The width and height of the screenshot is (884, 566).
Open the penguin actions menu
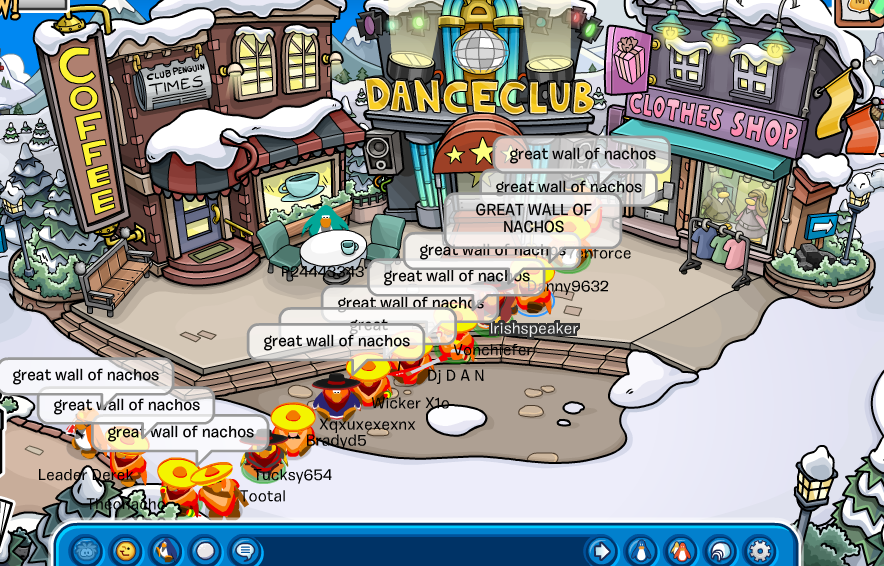click(x=165, y=550)
